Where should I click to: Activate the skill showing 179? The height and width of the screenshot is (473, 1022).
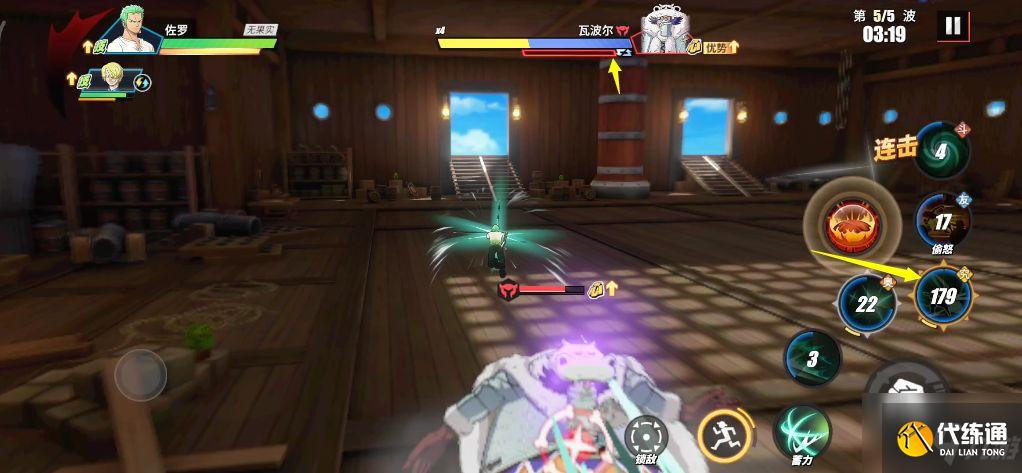pyautogui.click(x=942, y=295)
